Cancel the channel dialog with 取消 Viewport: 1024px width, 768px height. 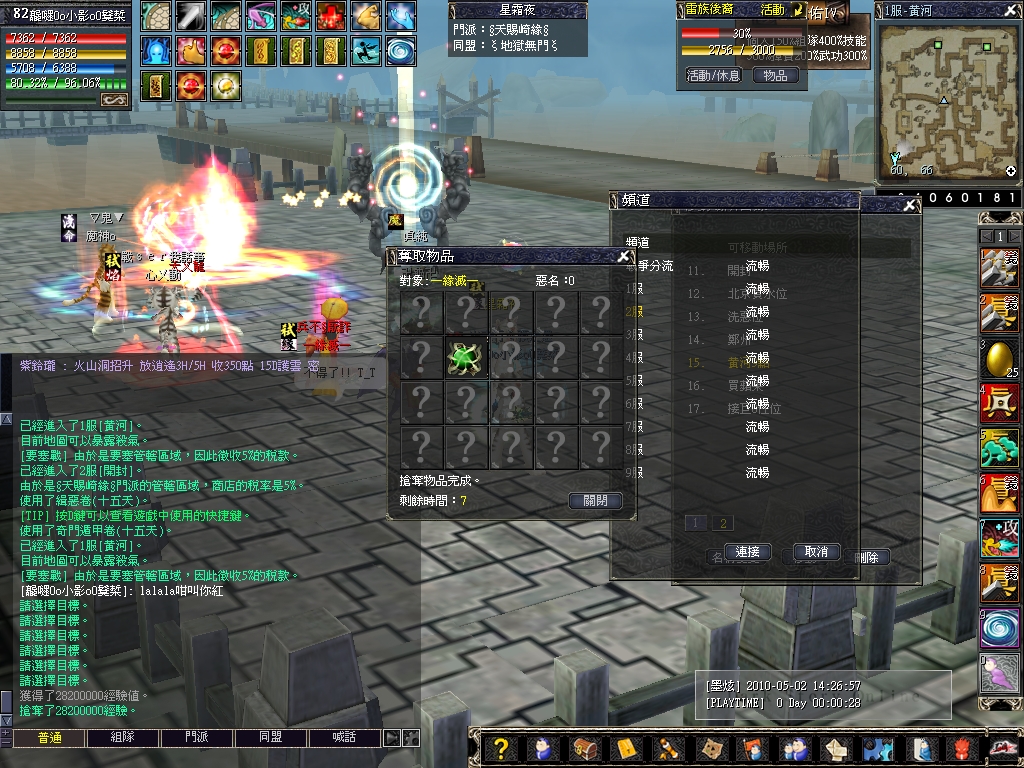coord(816,552)
